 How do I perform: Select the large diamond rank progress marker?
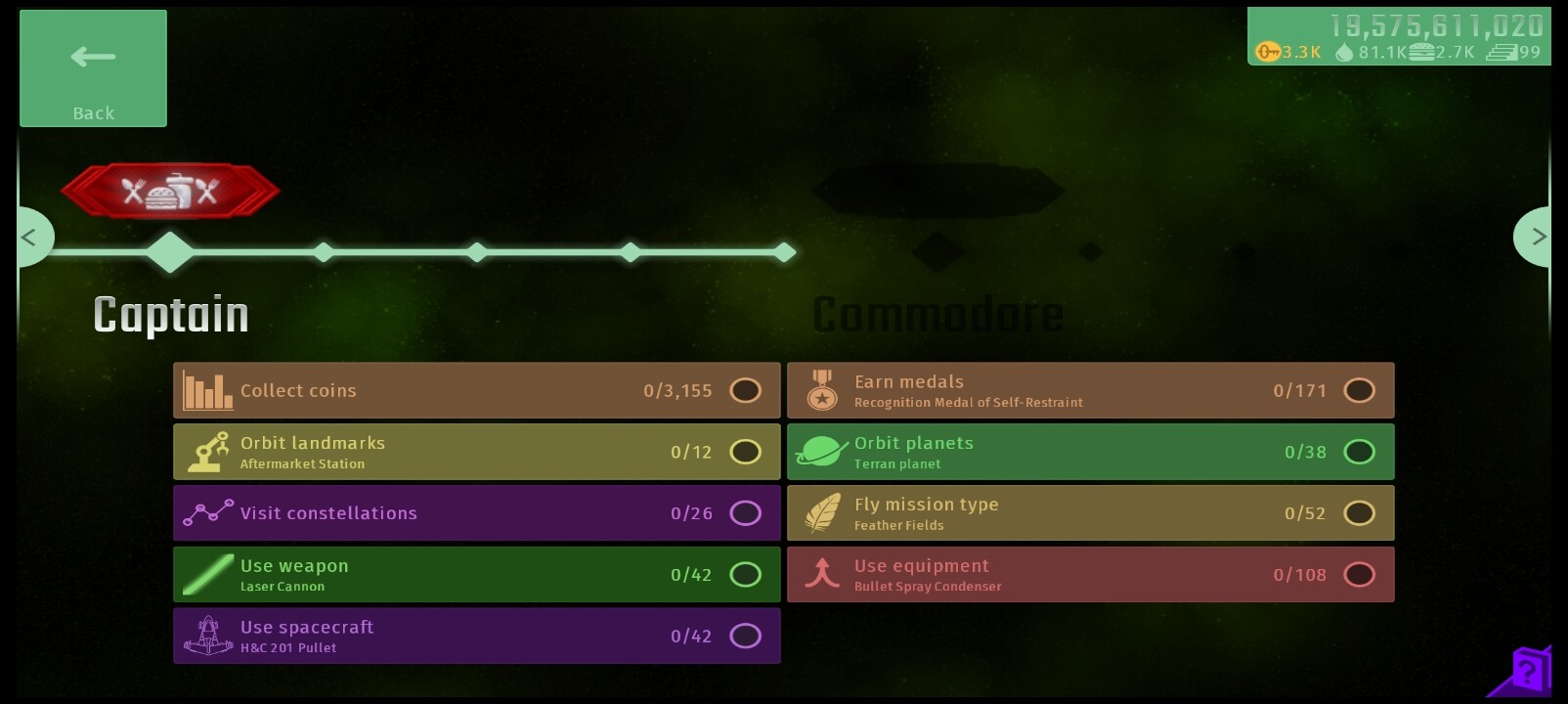(170, 252)
